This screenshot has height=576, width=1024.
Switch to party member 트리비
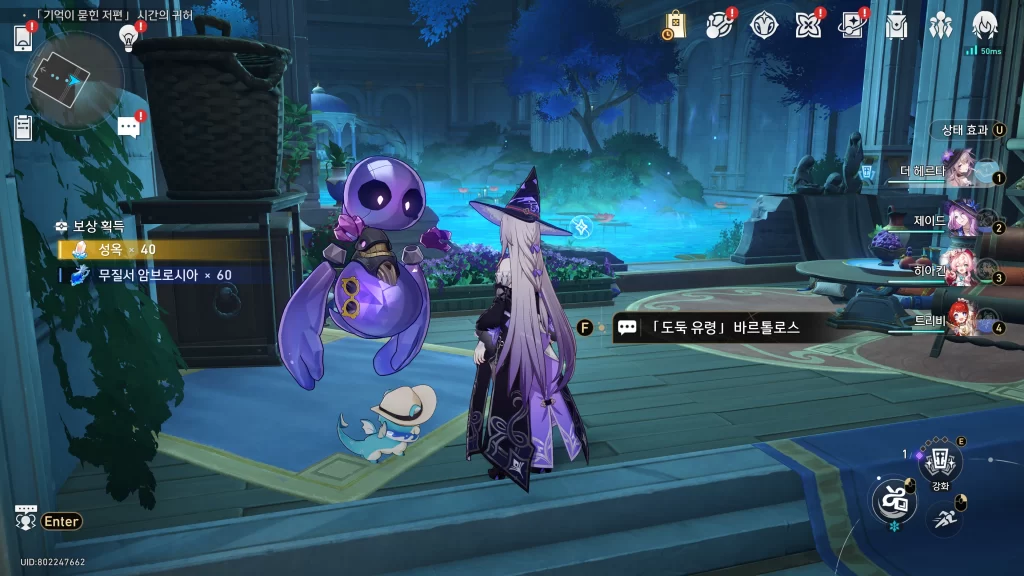click(x=960, y=319)
